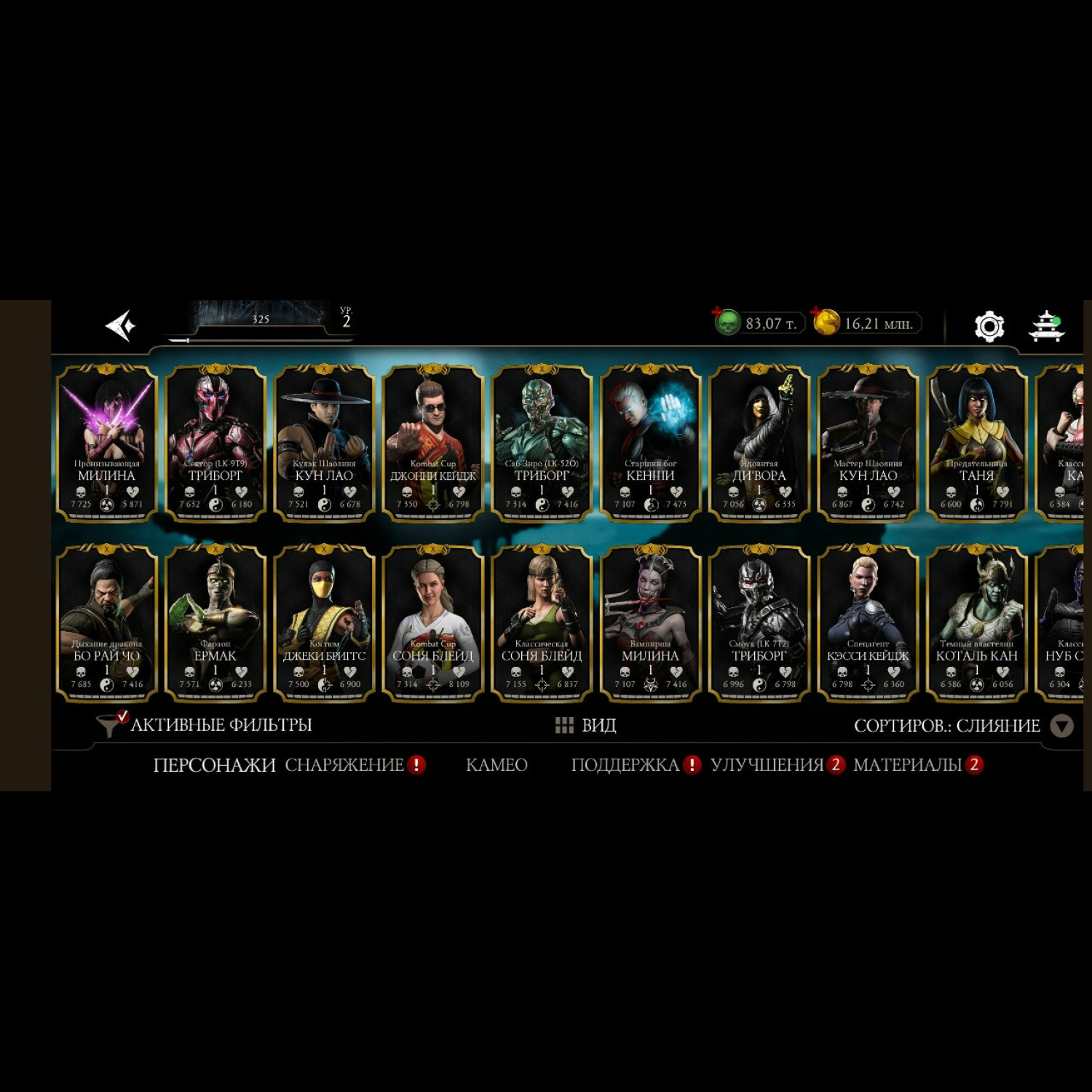Change the card view layout

coord(586,725)
